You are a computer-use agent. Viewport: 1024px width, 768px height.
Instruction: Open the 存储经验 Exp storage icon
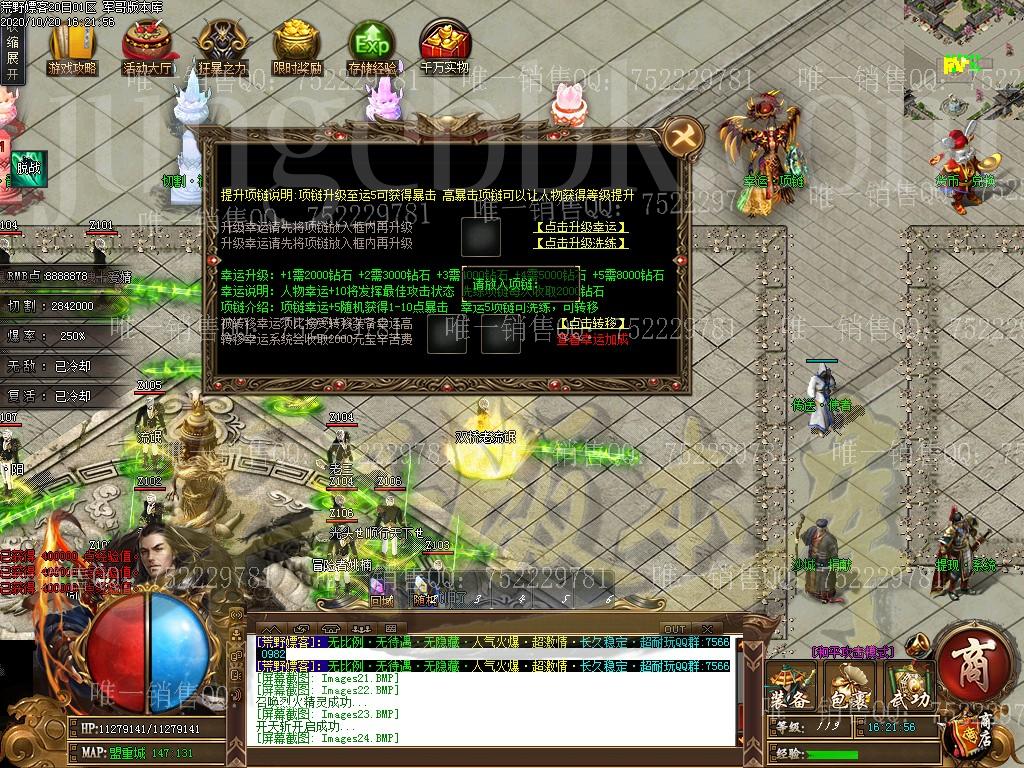click(x=371, y=50)
